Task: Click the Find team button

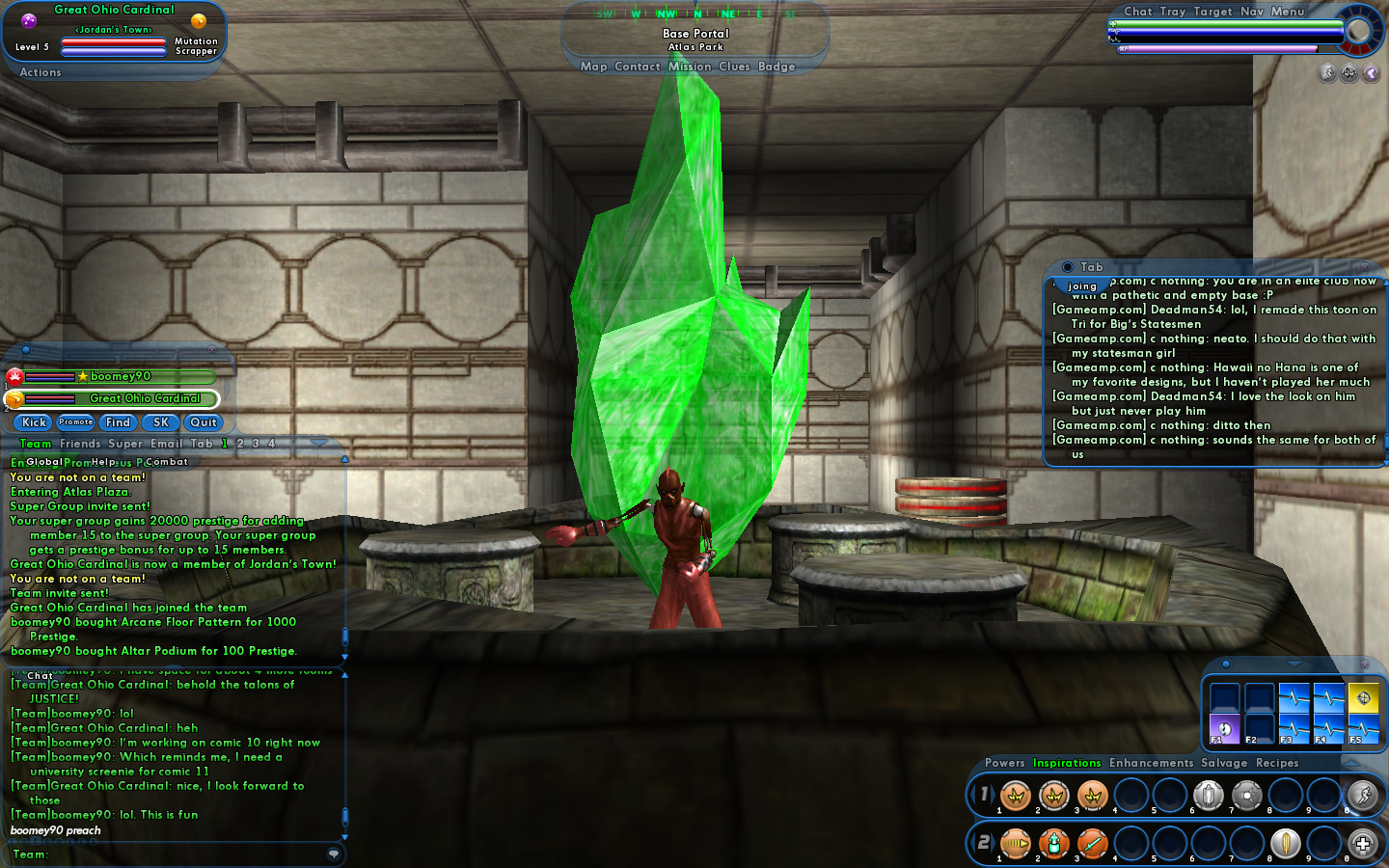Action: pyautogui.click(x=118, y=422)
